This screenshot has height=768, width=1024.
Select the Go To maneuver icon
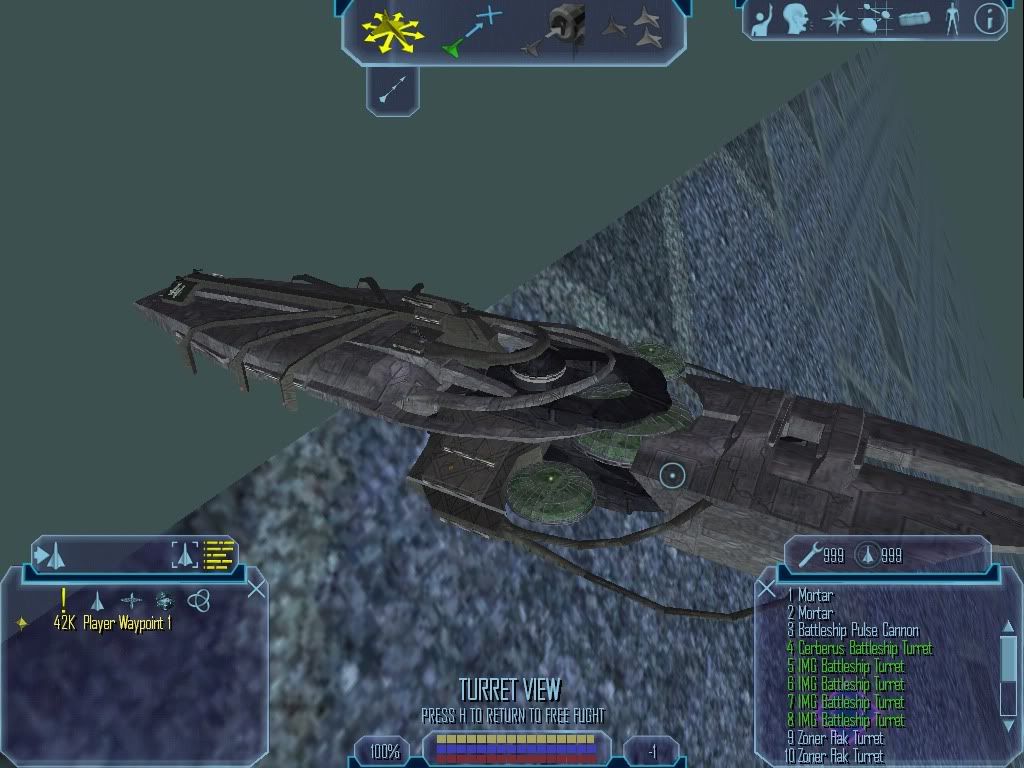[469, 31]
